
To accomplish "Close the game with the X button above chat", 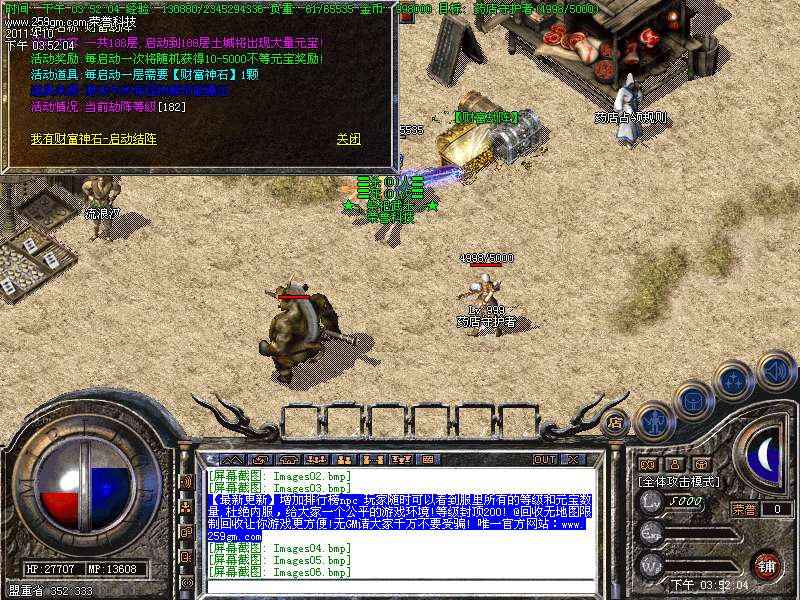I will 572,459.
